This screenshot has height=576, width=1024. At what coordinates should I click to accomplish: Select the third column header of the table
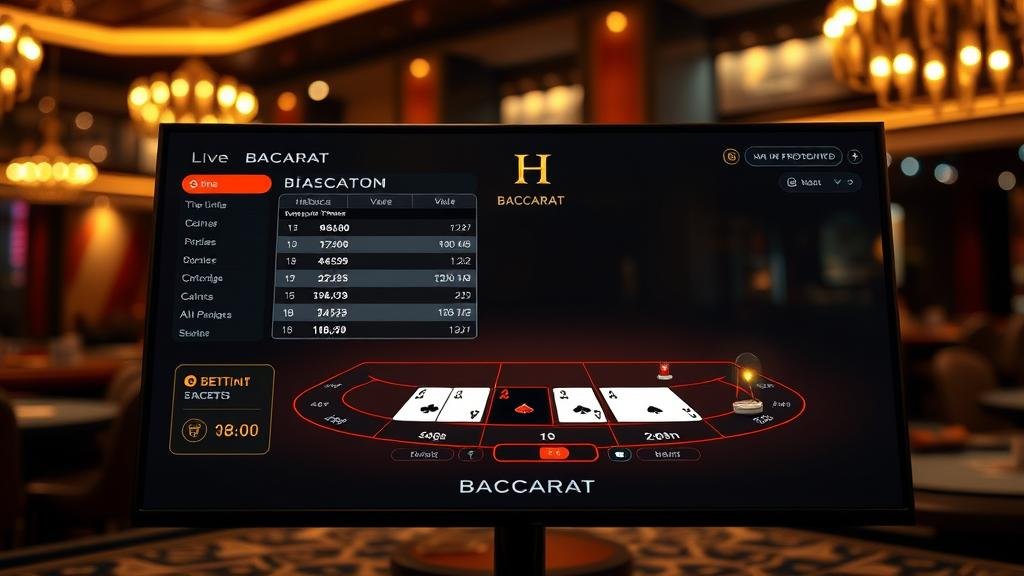click(x=444, y=201)
